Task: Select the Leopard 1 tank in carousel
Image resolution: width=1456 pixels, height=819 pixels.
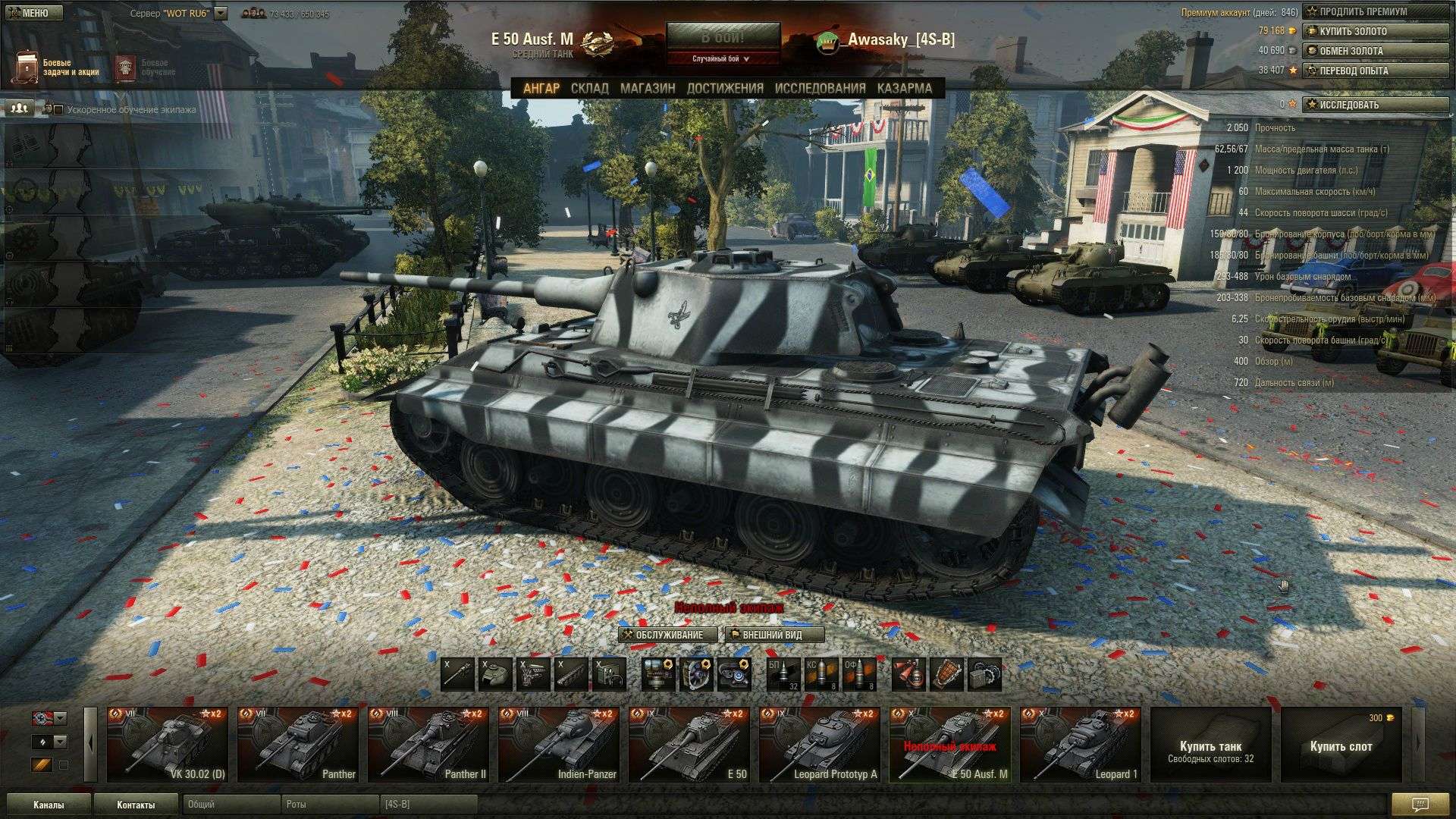Action: coord(1080,744)
